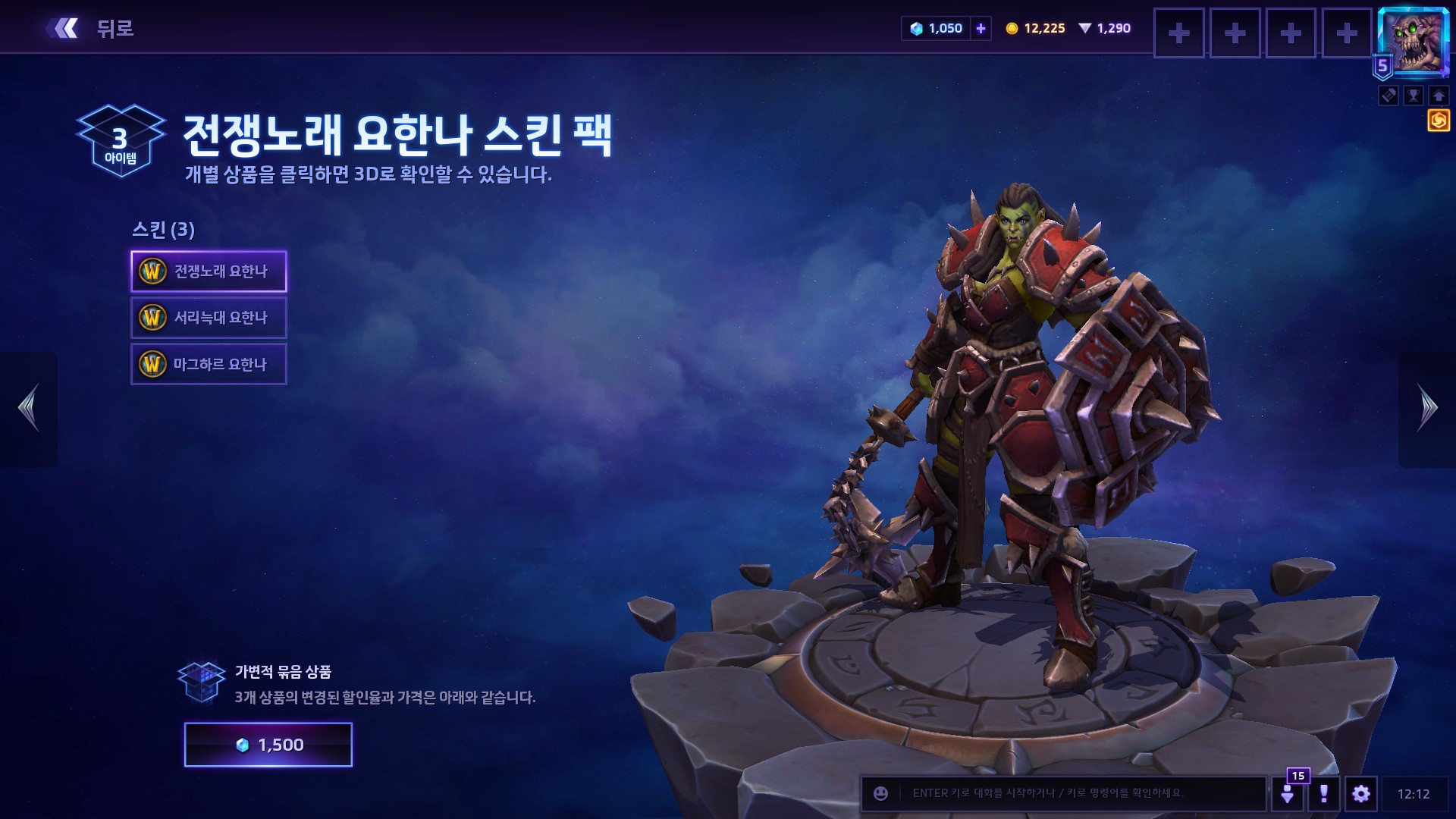Select the 전쟁노래 요한나 skin
Viewport: 1456px width, 819px height.
point(209,271)
